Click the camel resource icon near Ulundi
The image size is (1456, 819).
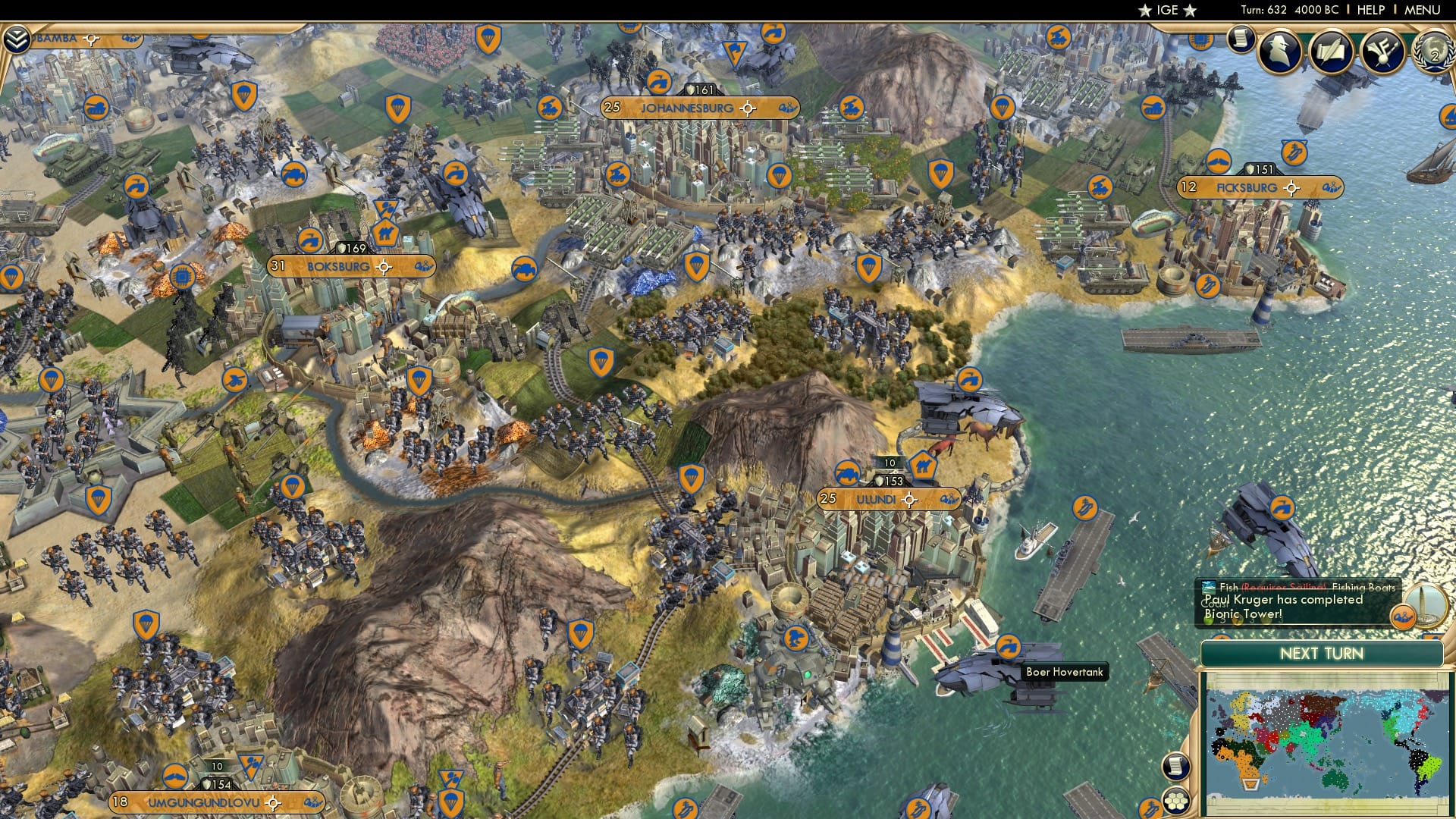coord(922,466)
